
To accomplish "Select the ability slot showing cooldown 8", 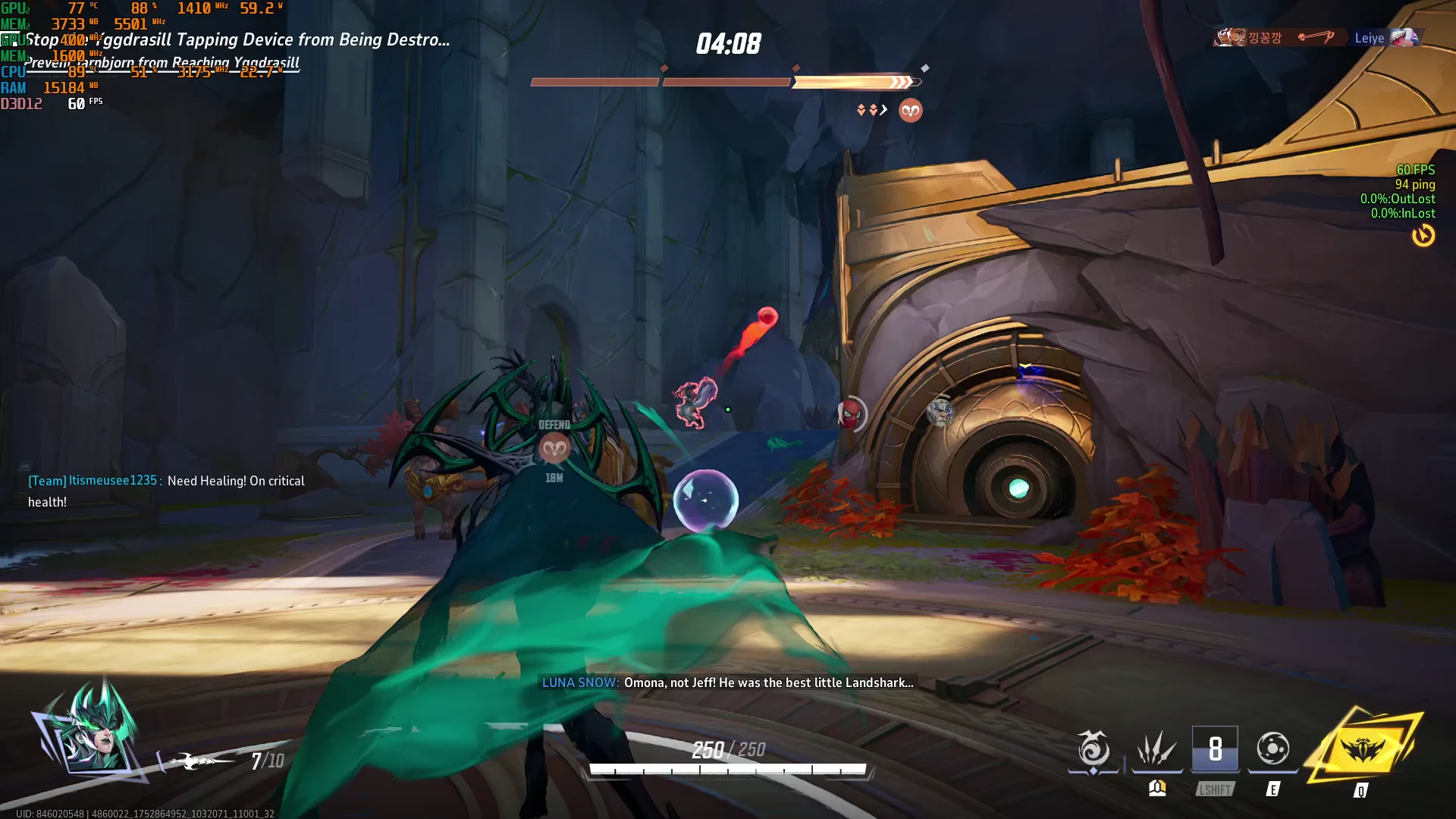I will coord(1215,749).
